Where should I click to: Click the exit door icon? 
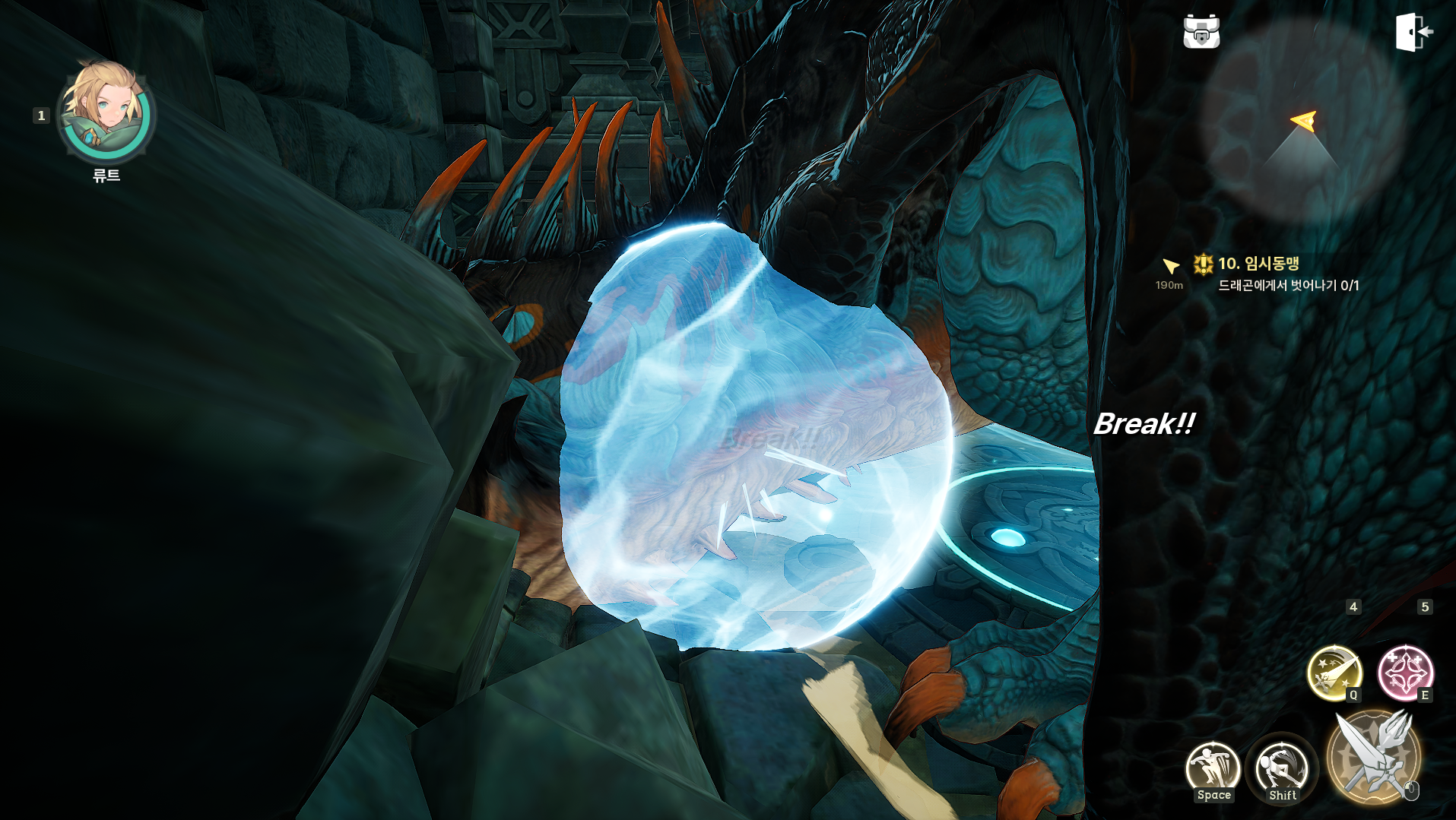coord(1413,32)
